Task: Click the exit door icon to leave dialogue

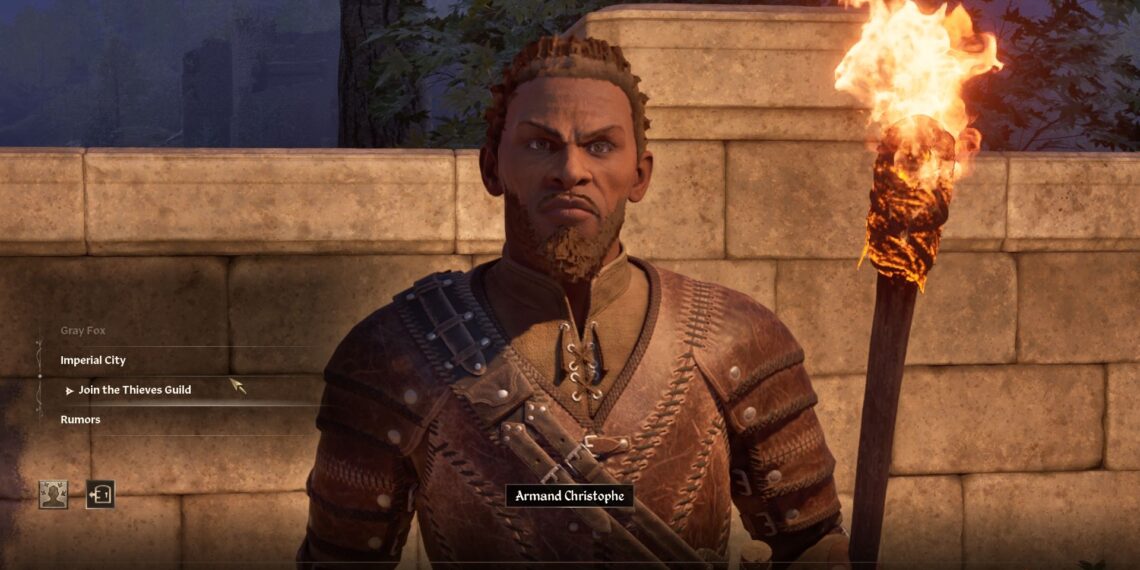Action: (100, 494)
